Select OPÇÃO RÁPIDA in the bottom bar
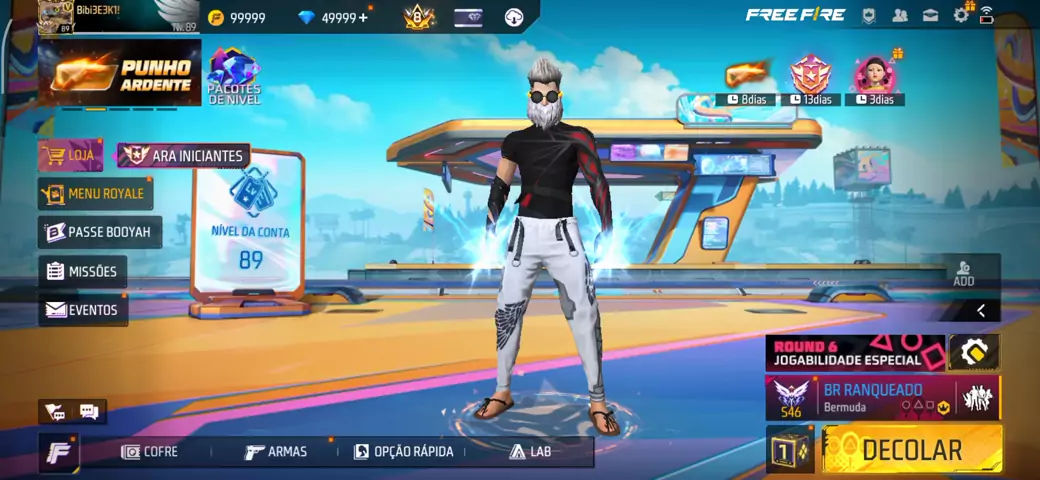The height and width of the screenshot is (480, 1040). (404, 452)
